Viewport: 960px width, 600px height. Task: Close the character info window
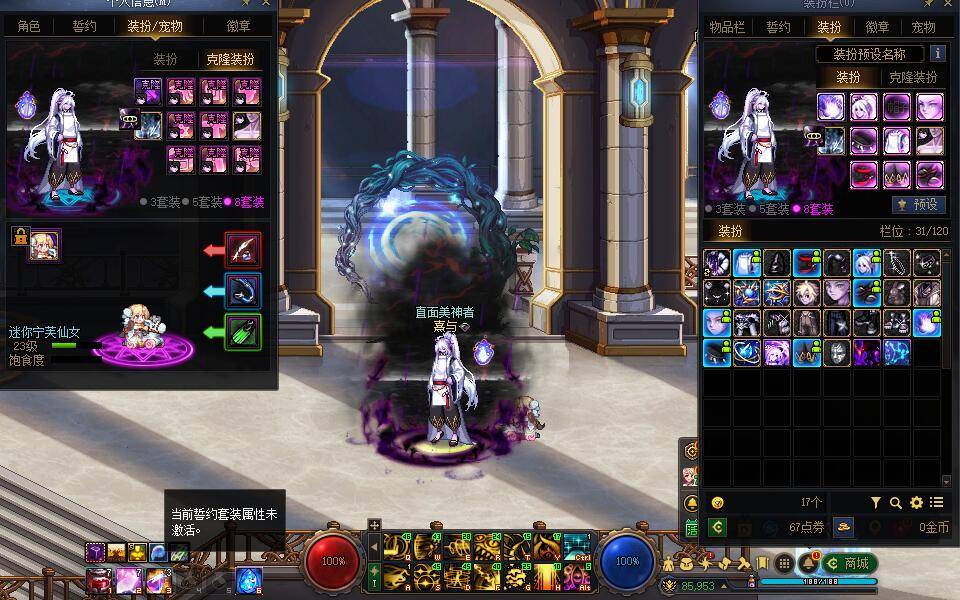point(265,4)
